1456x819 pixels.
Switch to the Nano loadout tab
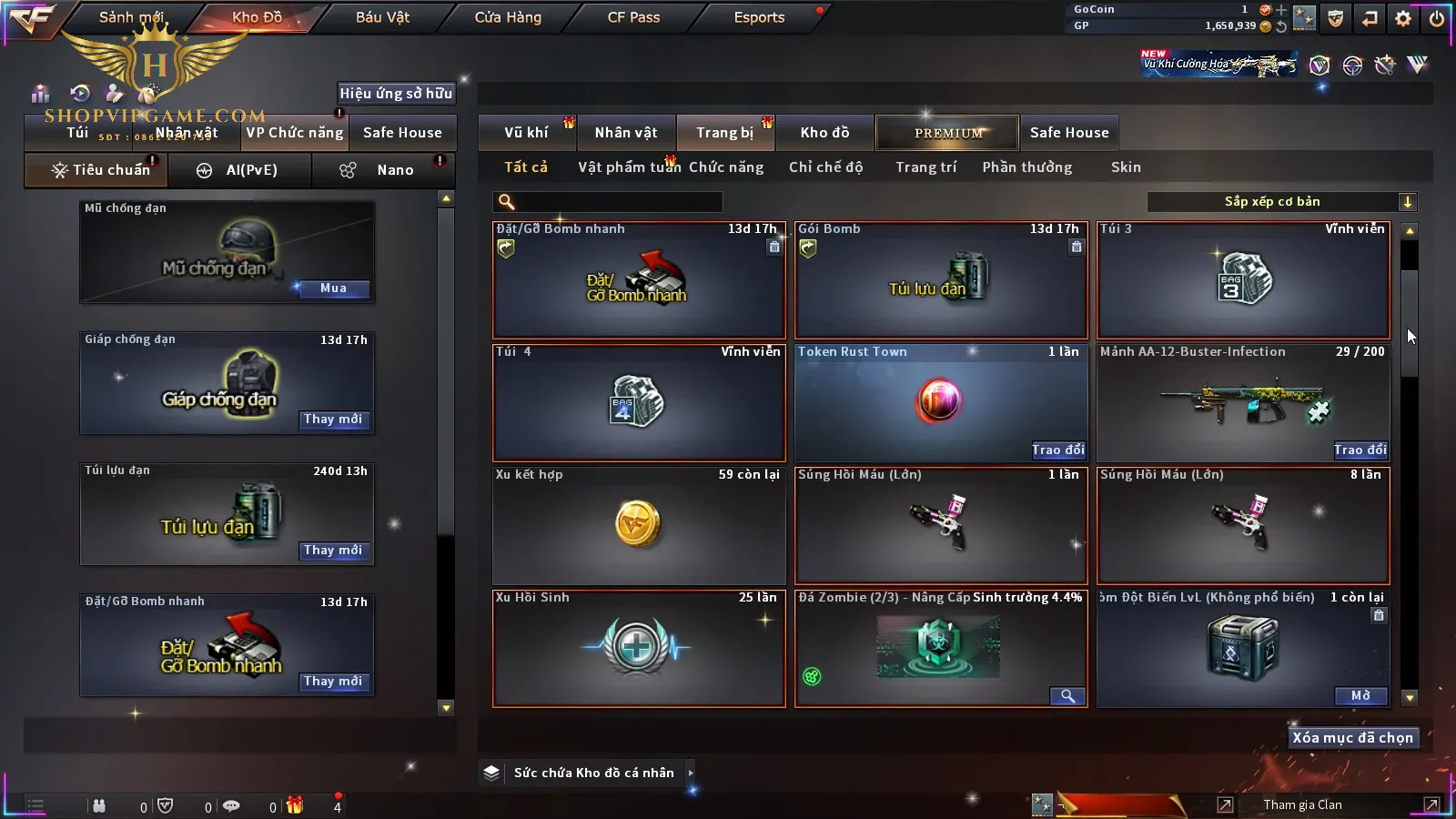click(x=394, y=170)
